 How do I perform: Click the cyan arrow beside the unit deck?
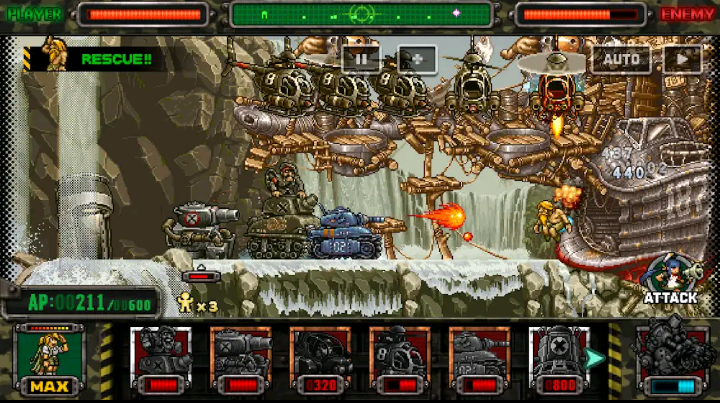597,357
